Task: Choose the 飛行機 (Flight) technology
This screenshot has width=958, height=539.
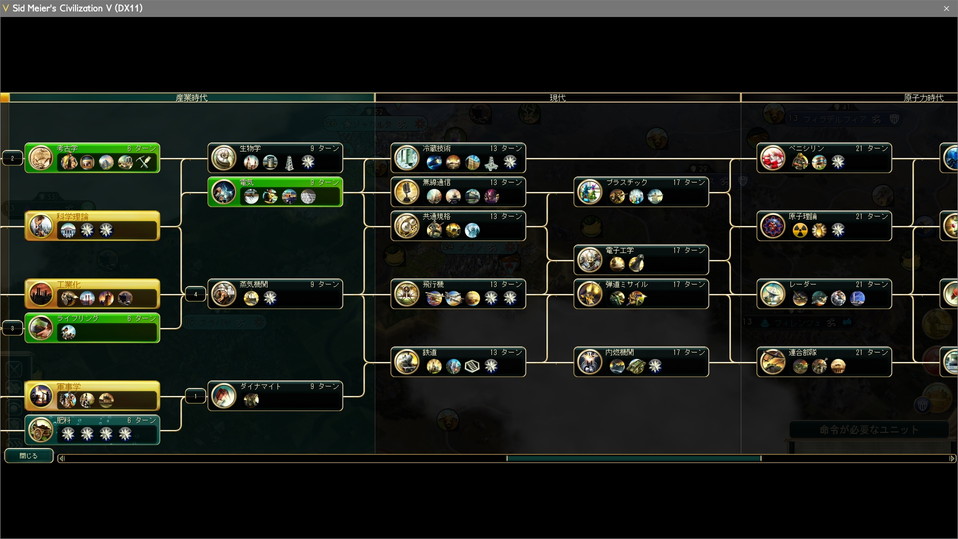Action: (x=458, y=294)
